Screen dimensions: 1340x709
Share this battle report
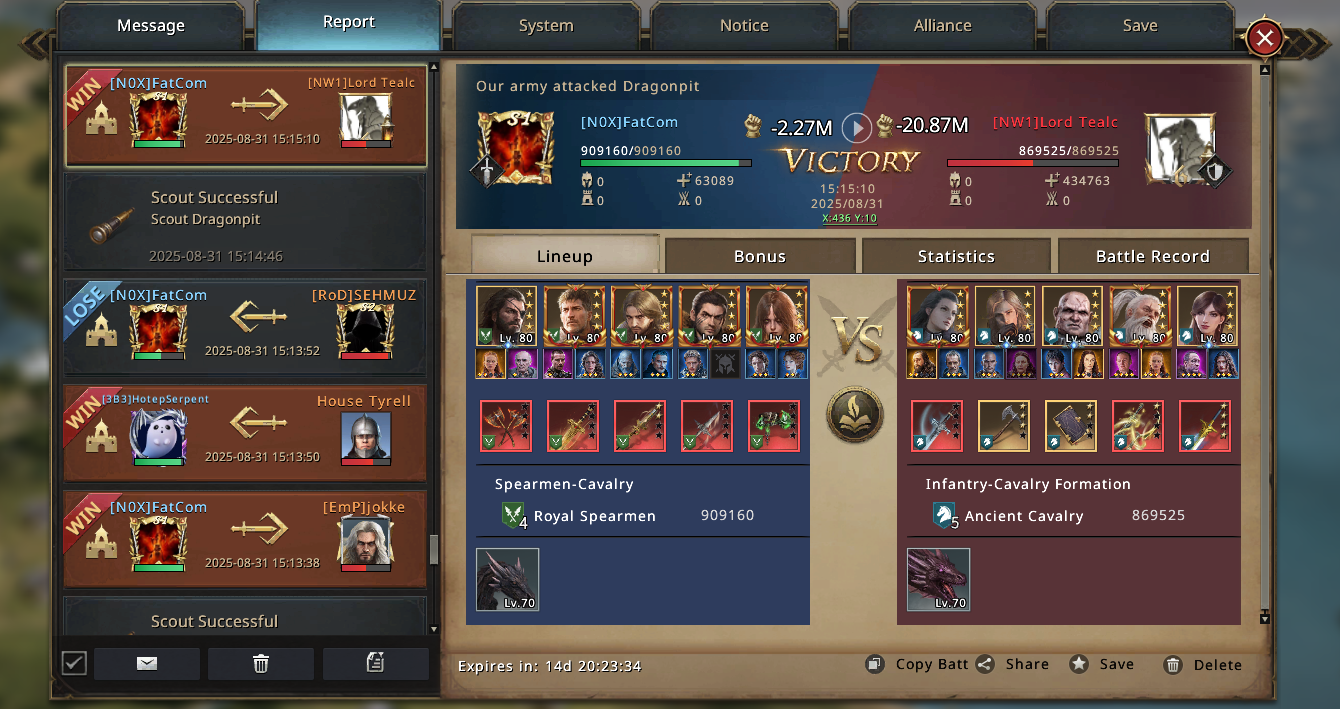pyautogui.click(x=1013, y=664)
